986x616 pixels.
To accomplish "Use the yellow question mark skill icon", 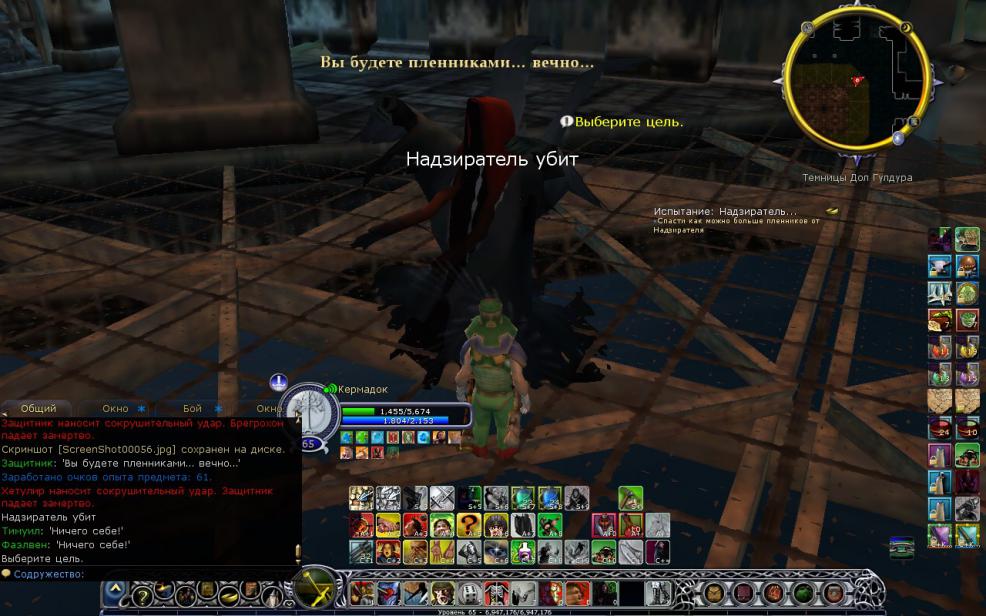I will pyautogui.click(x=468, y=525).
